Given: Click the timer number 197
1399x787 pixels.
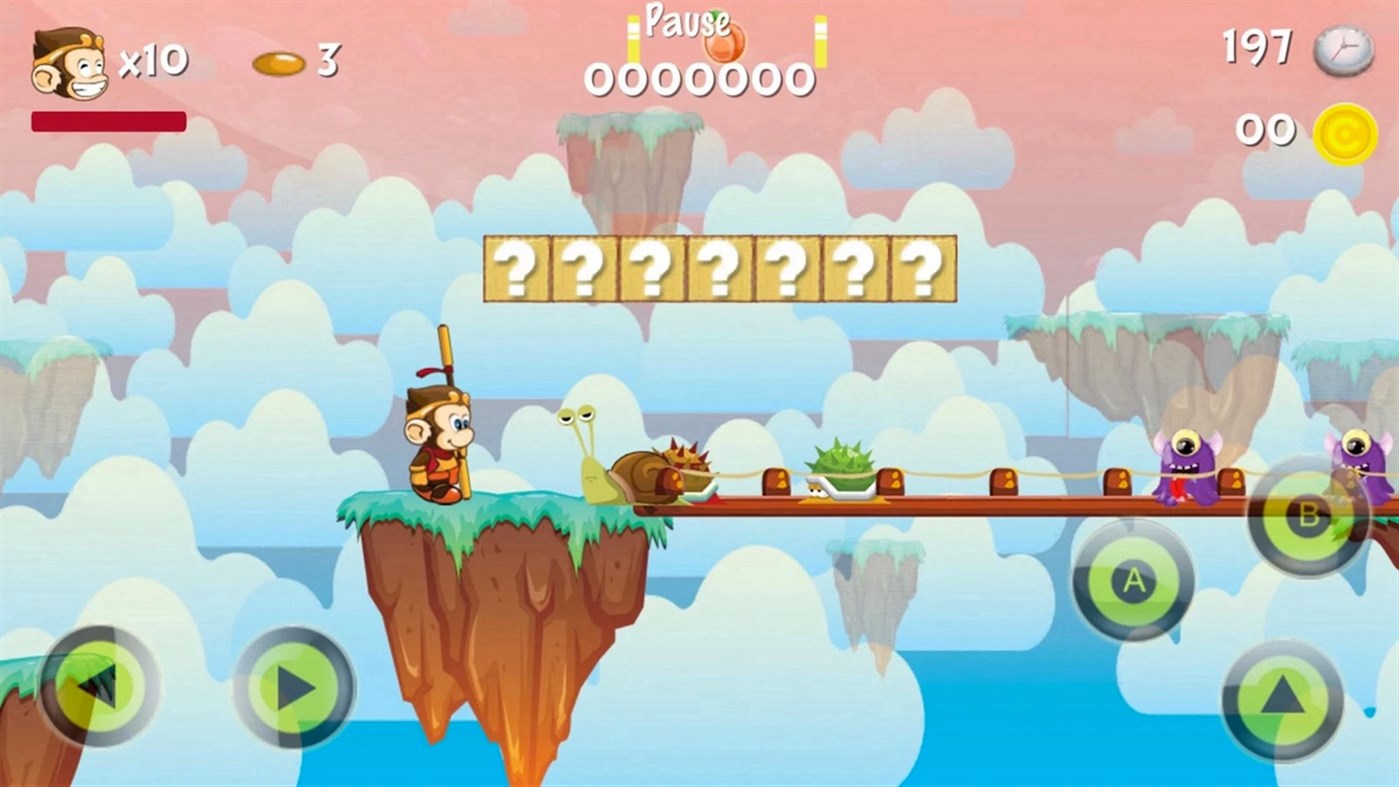Looking at the screenshot, I should point(1260,48).
